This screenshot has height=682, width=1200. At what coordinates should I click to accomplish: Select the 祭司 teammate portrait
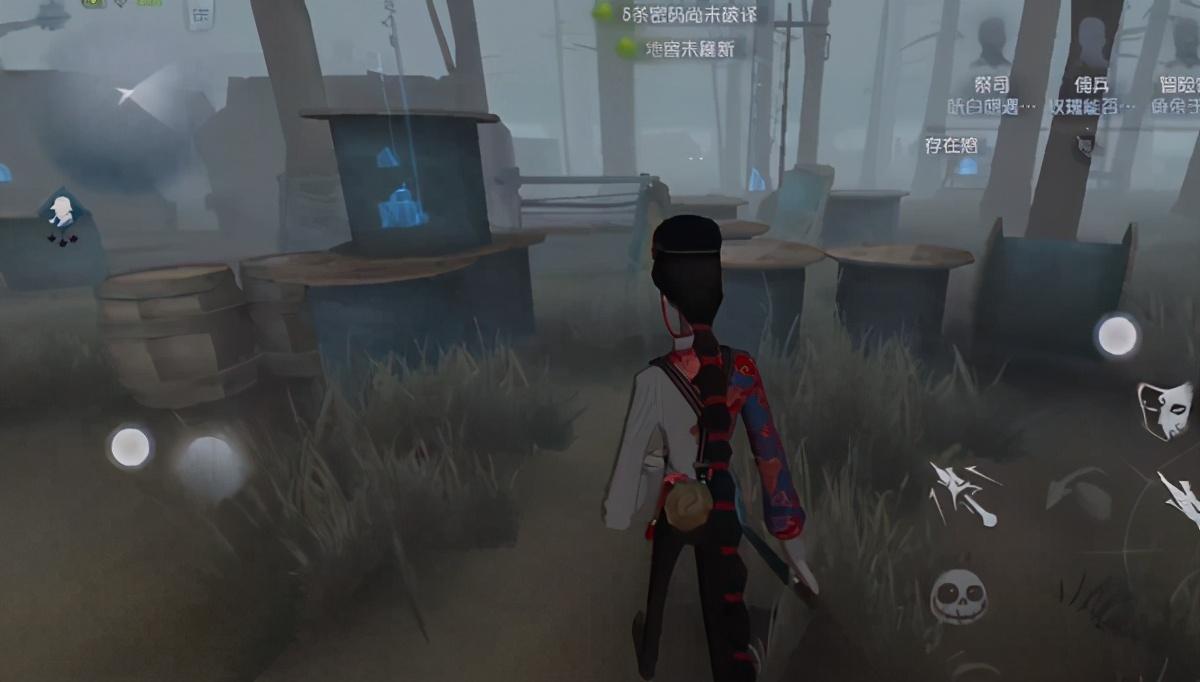(992, 45)
